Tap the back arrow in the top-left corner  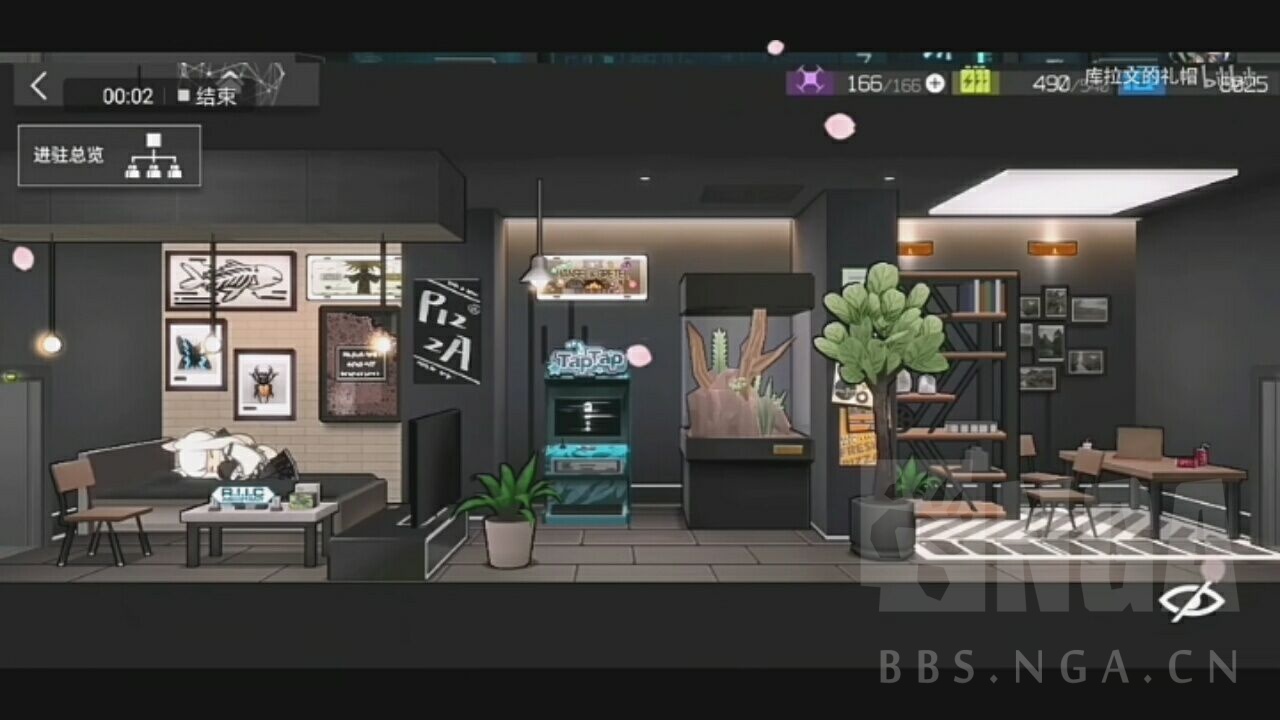(38, 86)
